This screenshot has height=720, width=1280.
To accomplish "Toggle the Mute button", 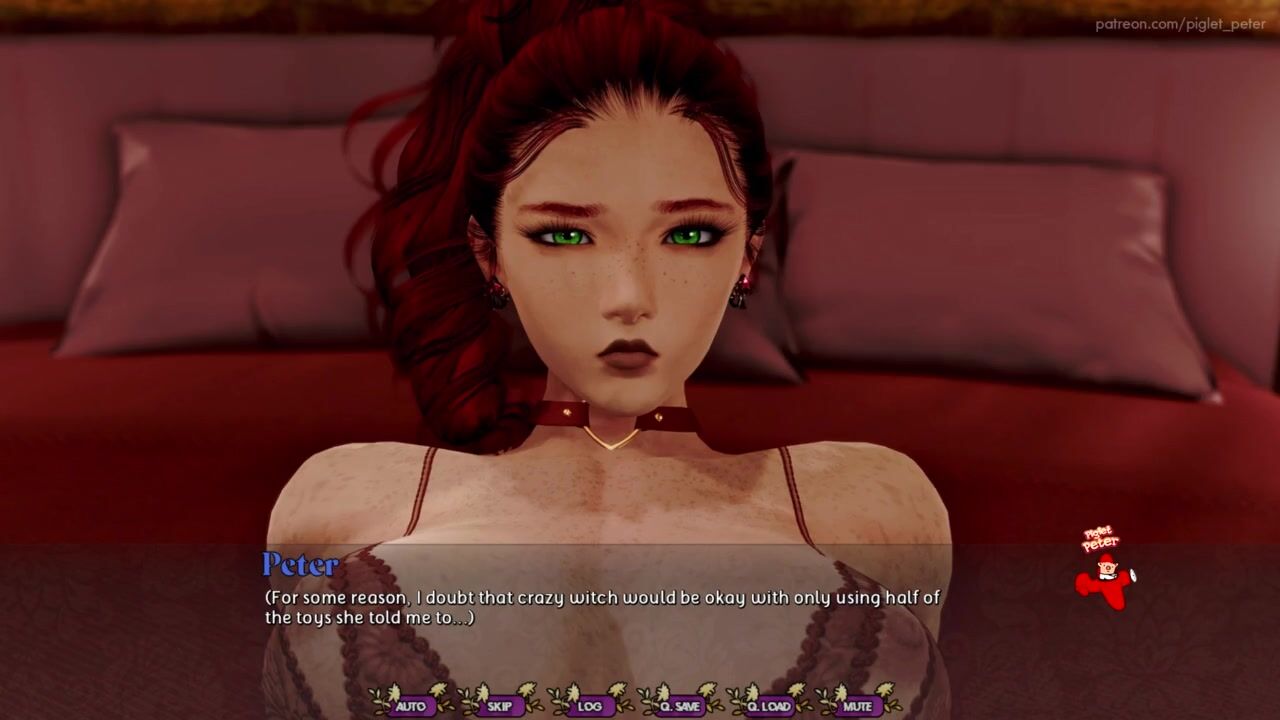I will (x=858, y=706).
